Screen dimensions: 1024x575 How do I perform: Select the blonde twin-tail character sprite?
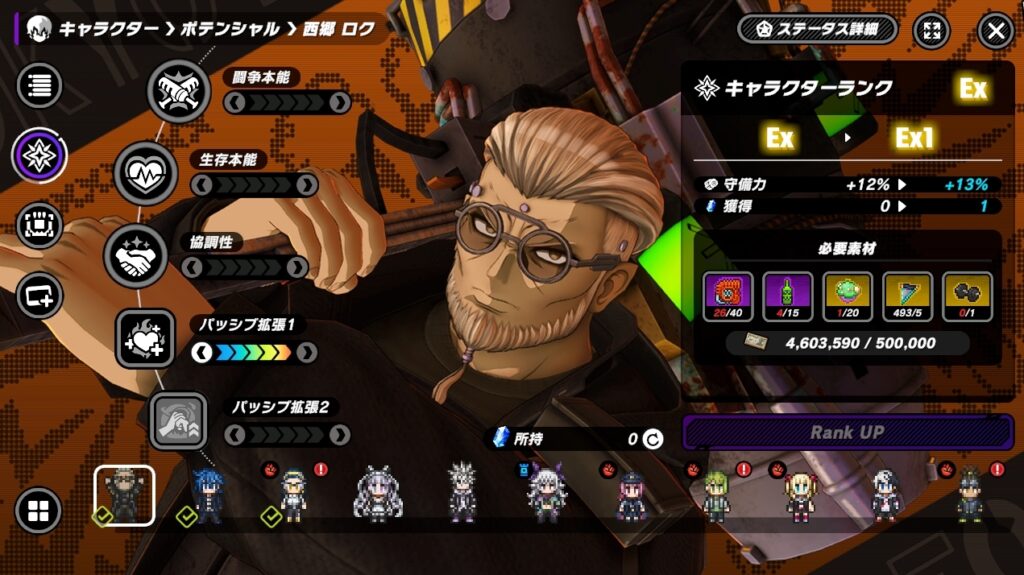coord(800,496)
